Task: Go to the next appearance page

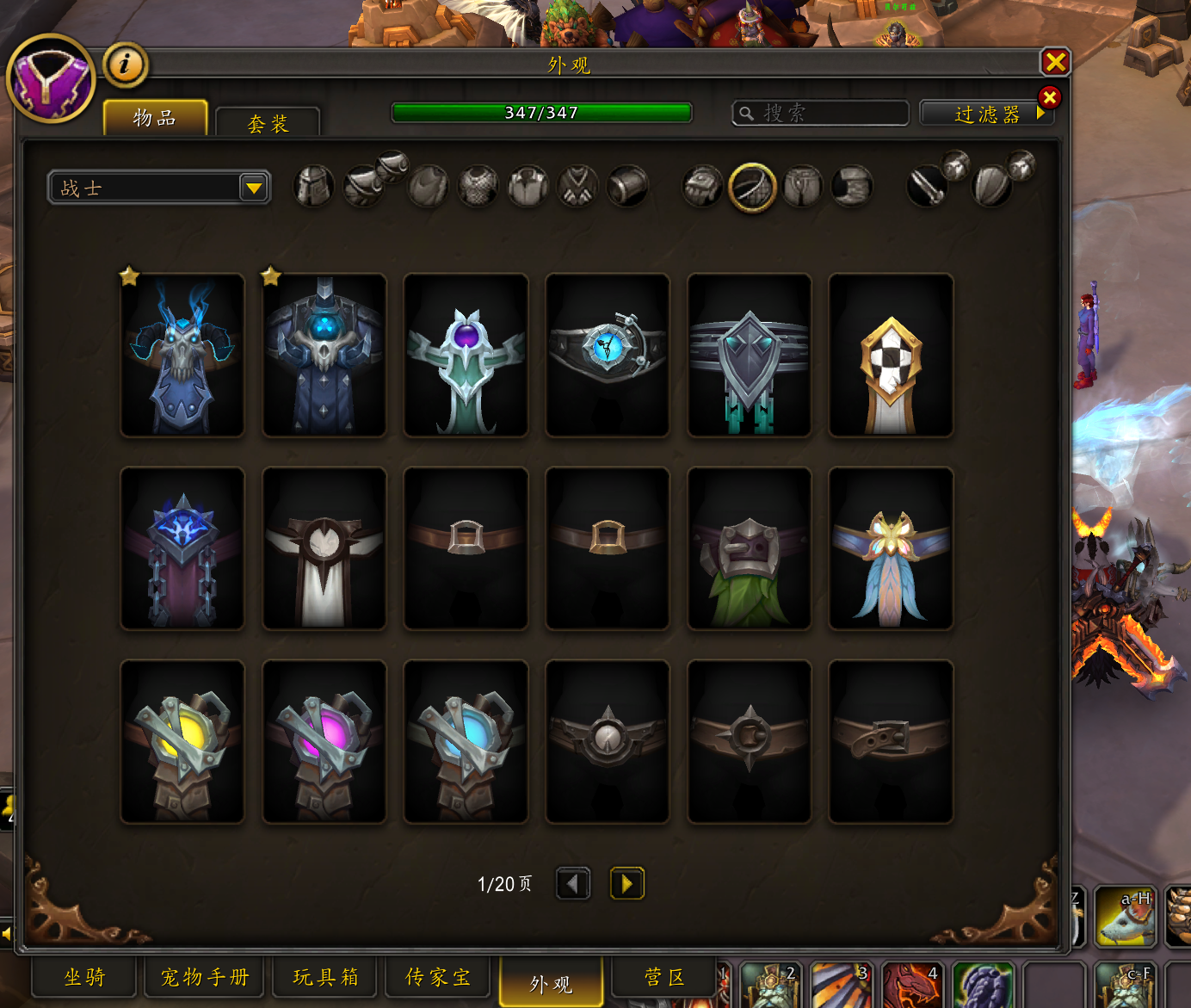Action: coord(626,883)
